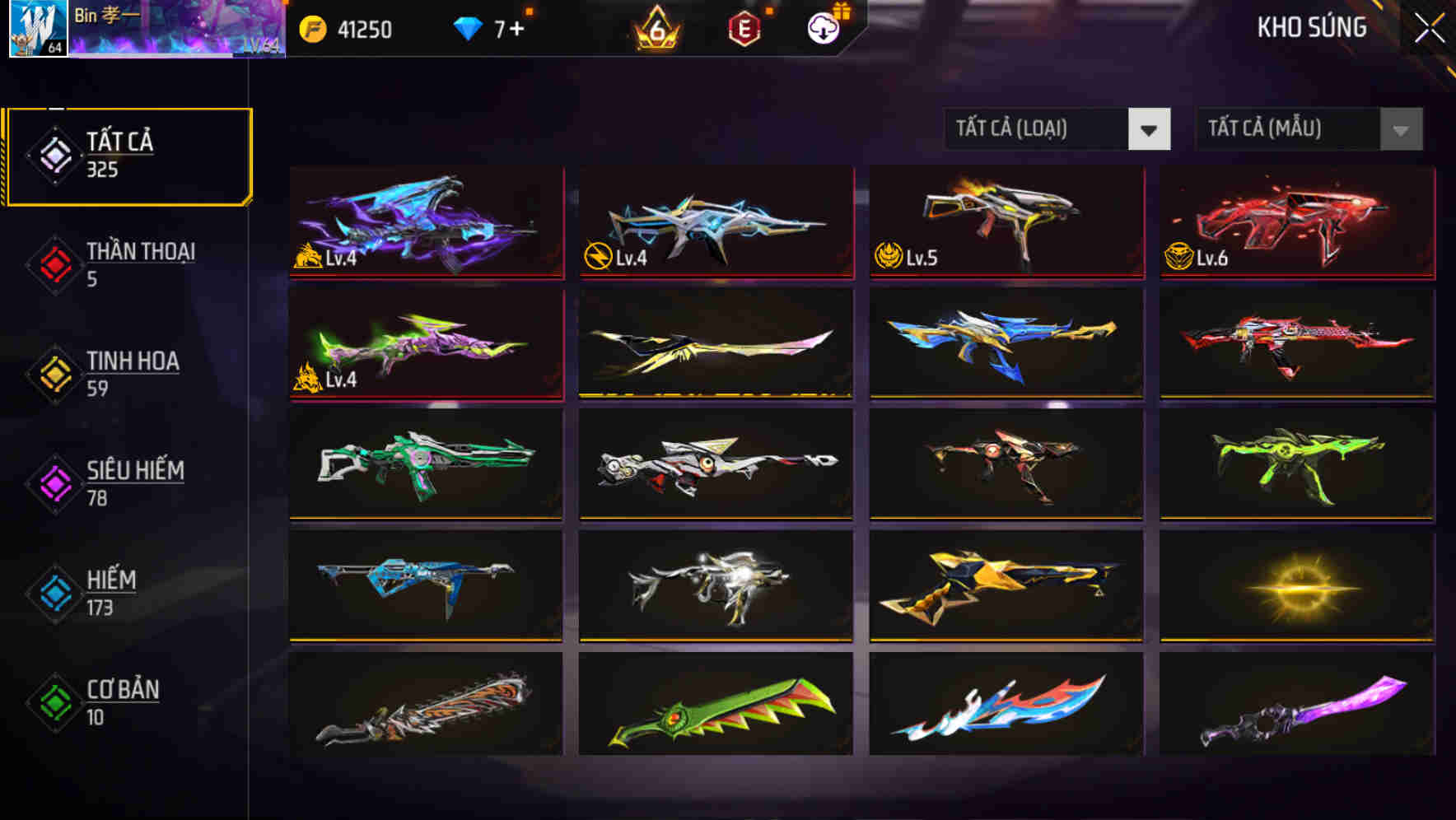
Task: Open the cloud gift download icon
Action: point(821,27)
